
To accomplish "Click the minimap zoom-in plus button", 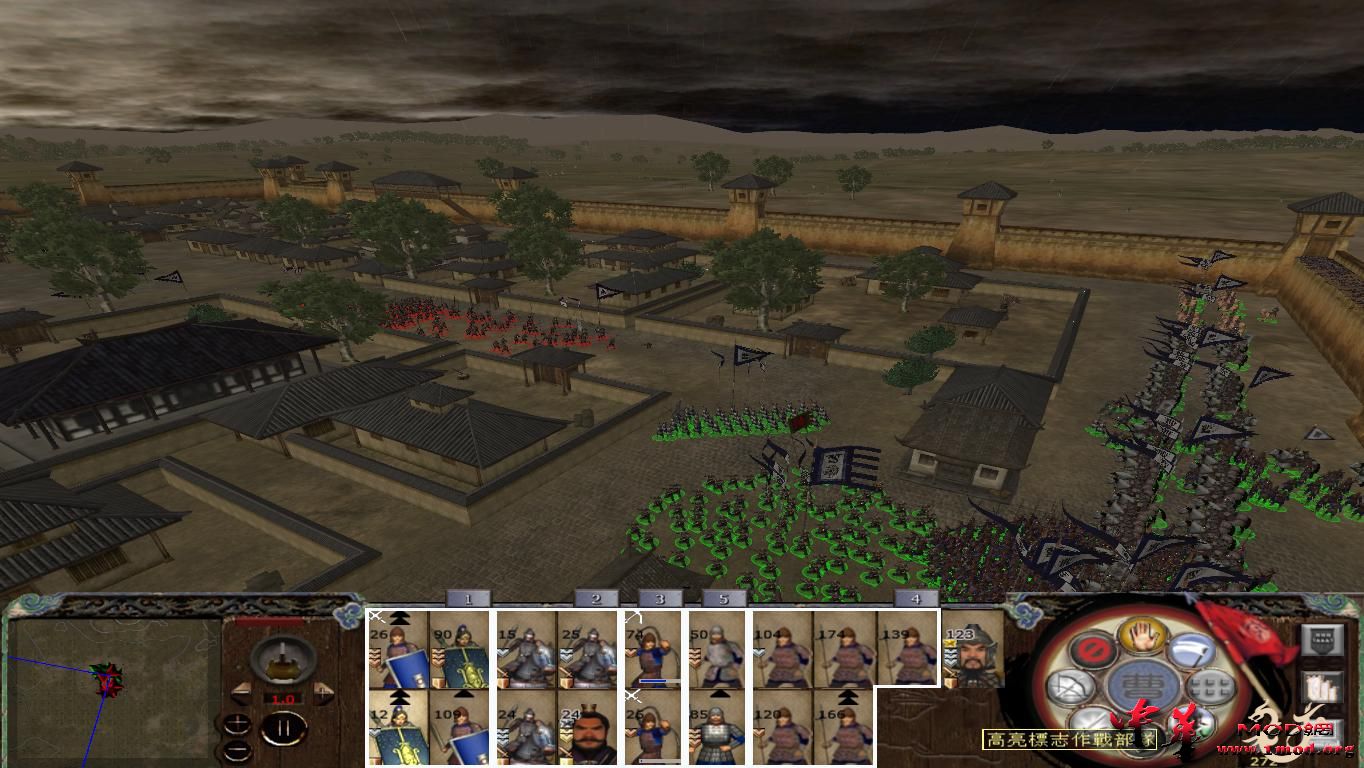I will [x=238, y=723].
